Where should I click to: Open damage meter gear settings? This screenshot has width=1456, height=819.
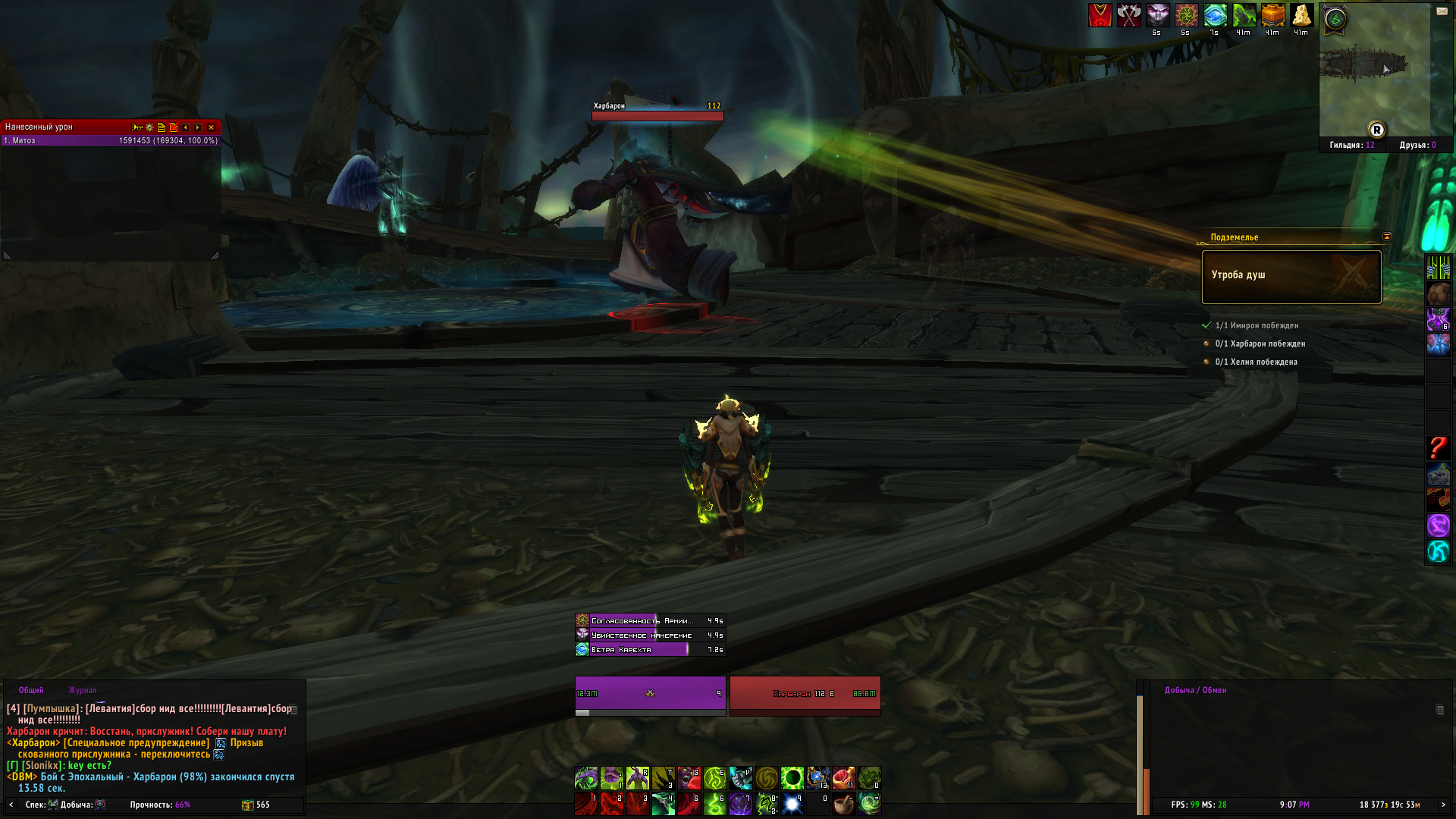tap(149, 127)
